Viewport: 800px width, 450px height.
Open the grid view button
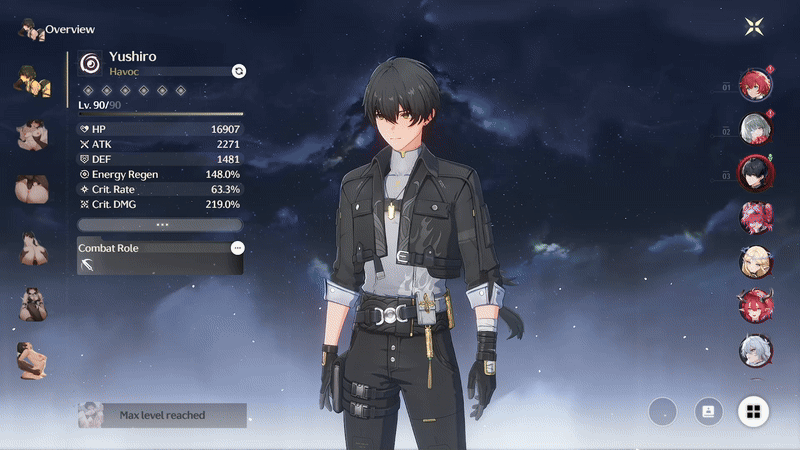pyautogui.click(x=753, y=411)
